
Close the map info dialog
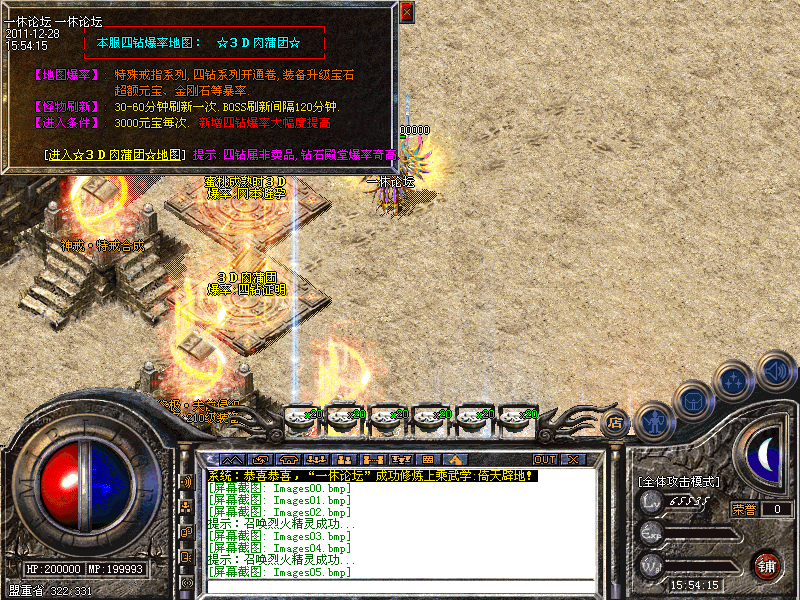[406, 12]
